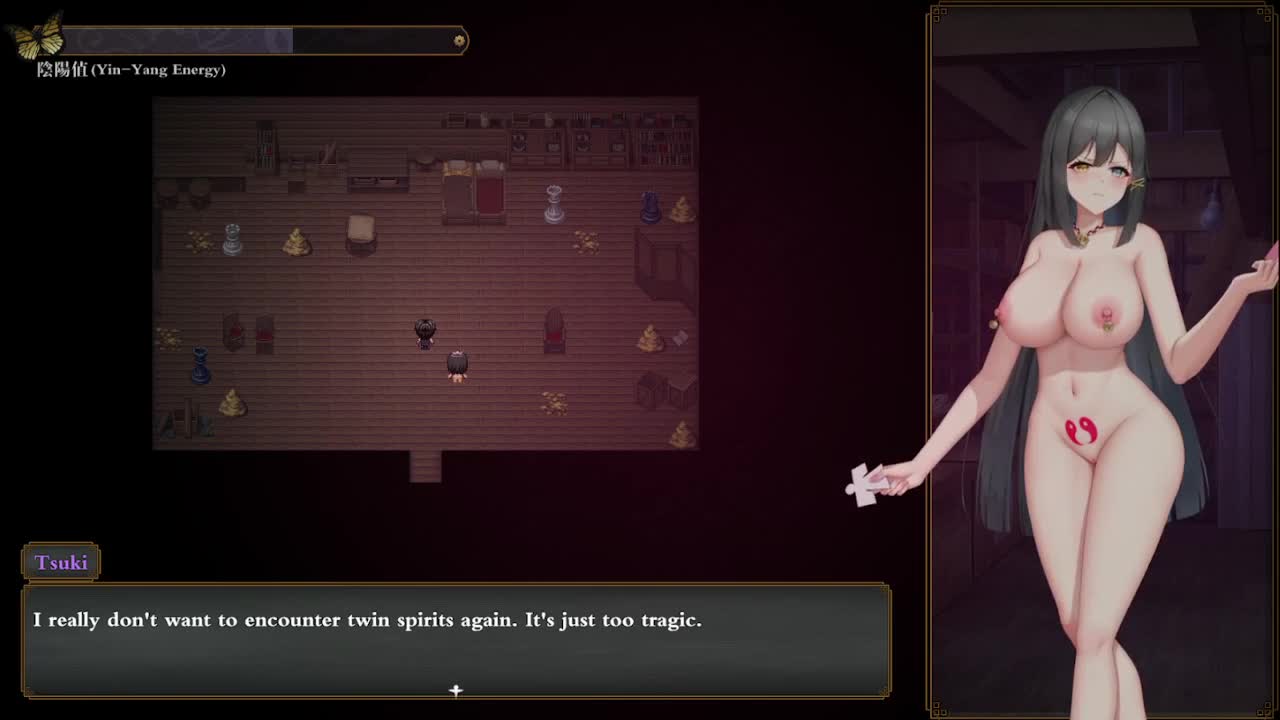
Task: Advance Tsuki's dialogue text box
Action: tap(456, 640)
